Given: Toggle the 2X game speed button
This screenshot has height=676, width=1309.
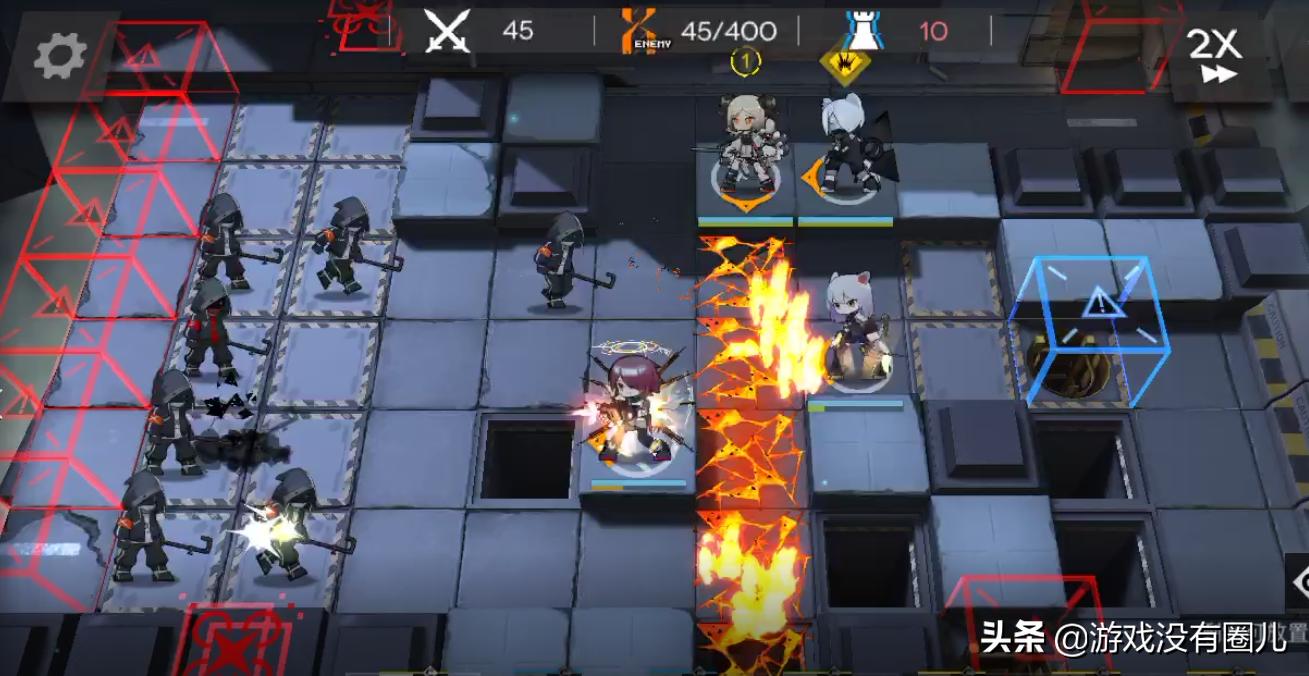Looking at the screenshot, I should pos(1215,55).
